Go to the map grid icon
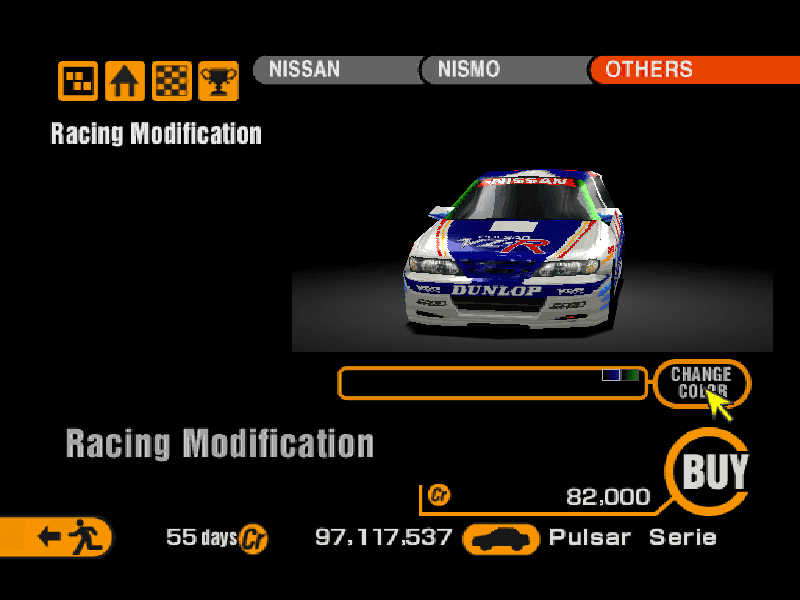This screenshot has height=600, width=800. (78, 81)
